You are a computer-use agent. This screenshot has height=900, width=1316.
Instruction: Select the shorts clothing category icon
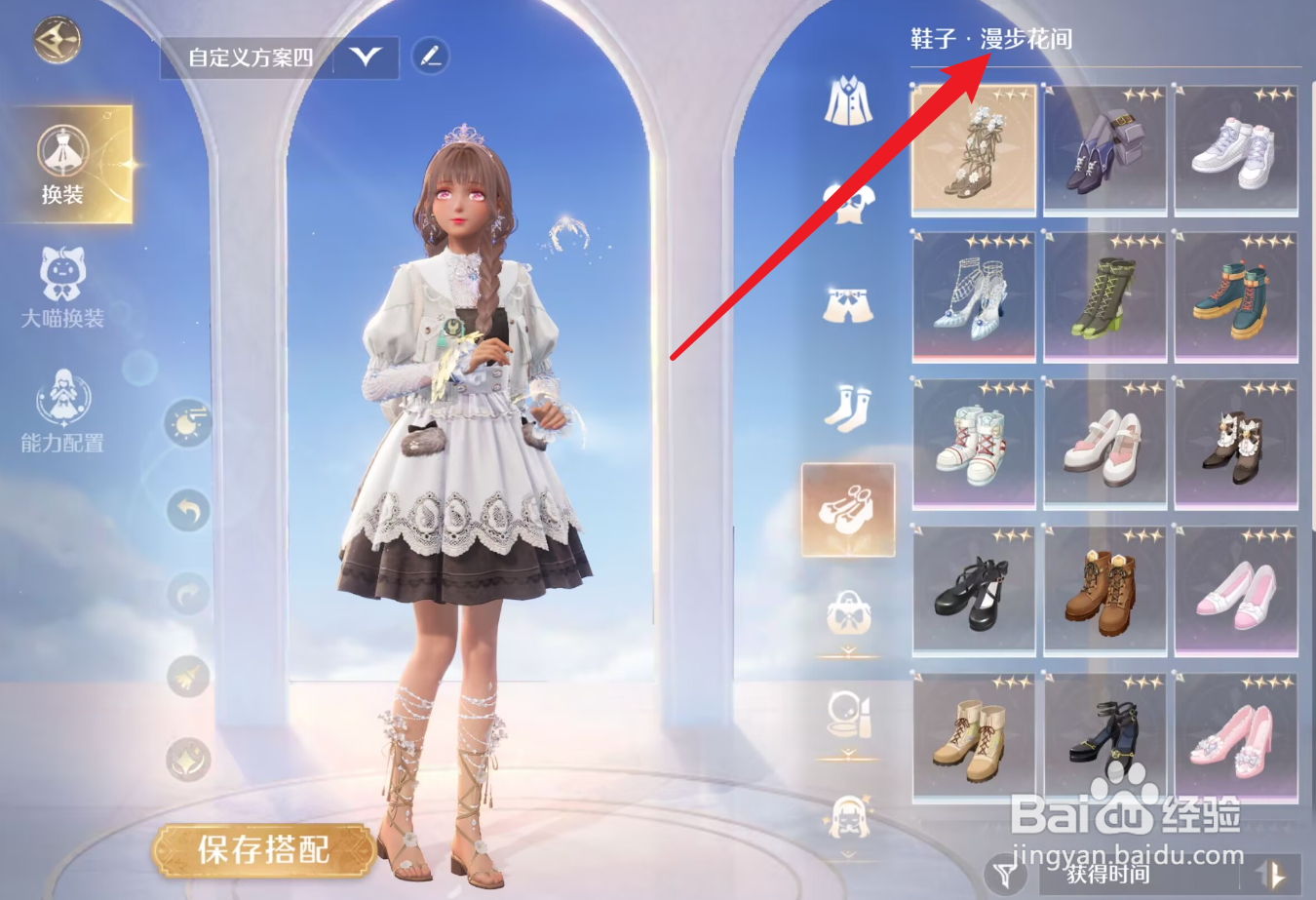point(847,302)
